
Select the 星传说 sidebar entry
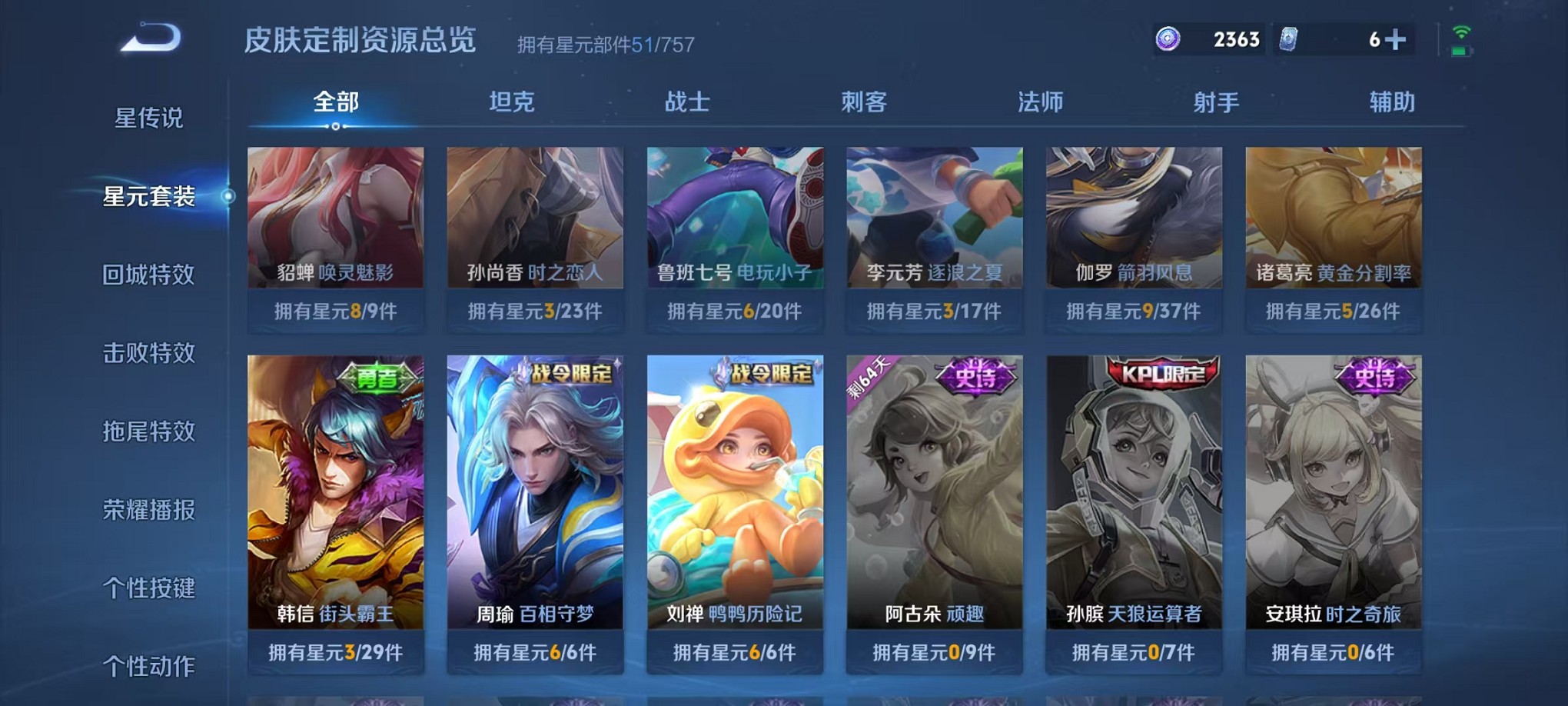tap(145, 117)
